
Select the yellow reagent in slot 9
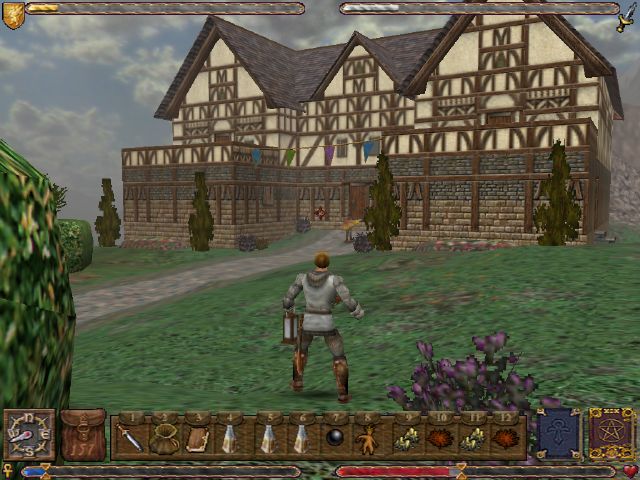406,439
